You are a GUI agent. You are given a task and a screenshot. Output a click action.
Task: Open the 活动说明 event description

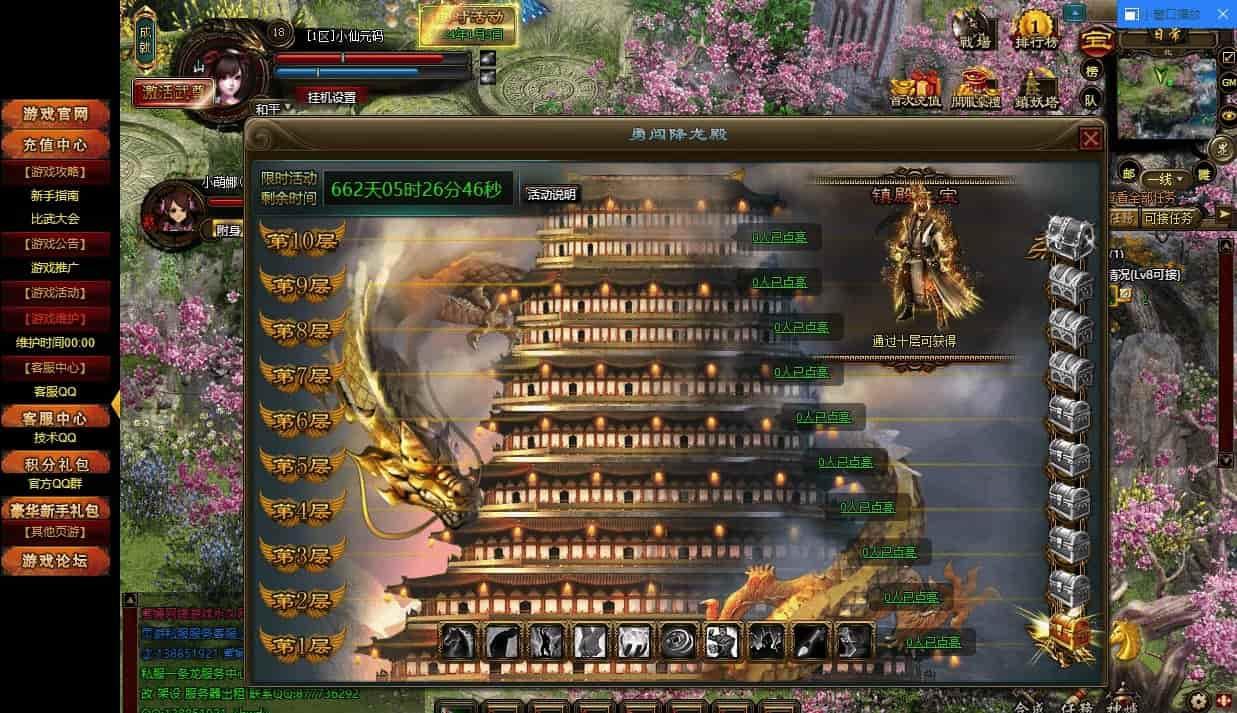pos(551,194)
